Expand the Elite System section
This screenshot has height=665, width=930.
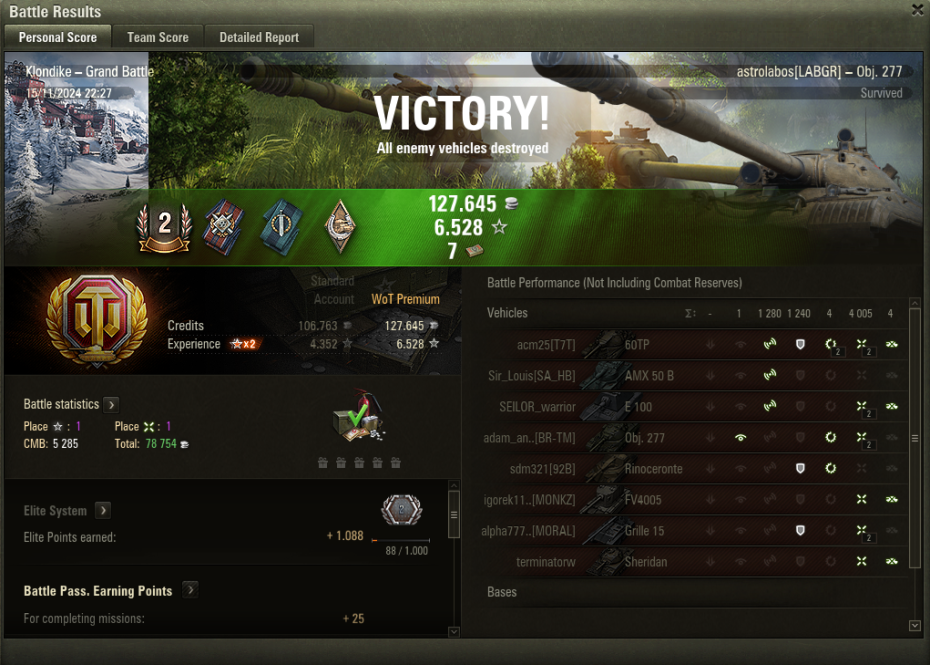point(103,511)
